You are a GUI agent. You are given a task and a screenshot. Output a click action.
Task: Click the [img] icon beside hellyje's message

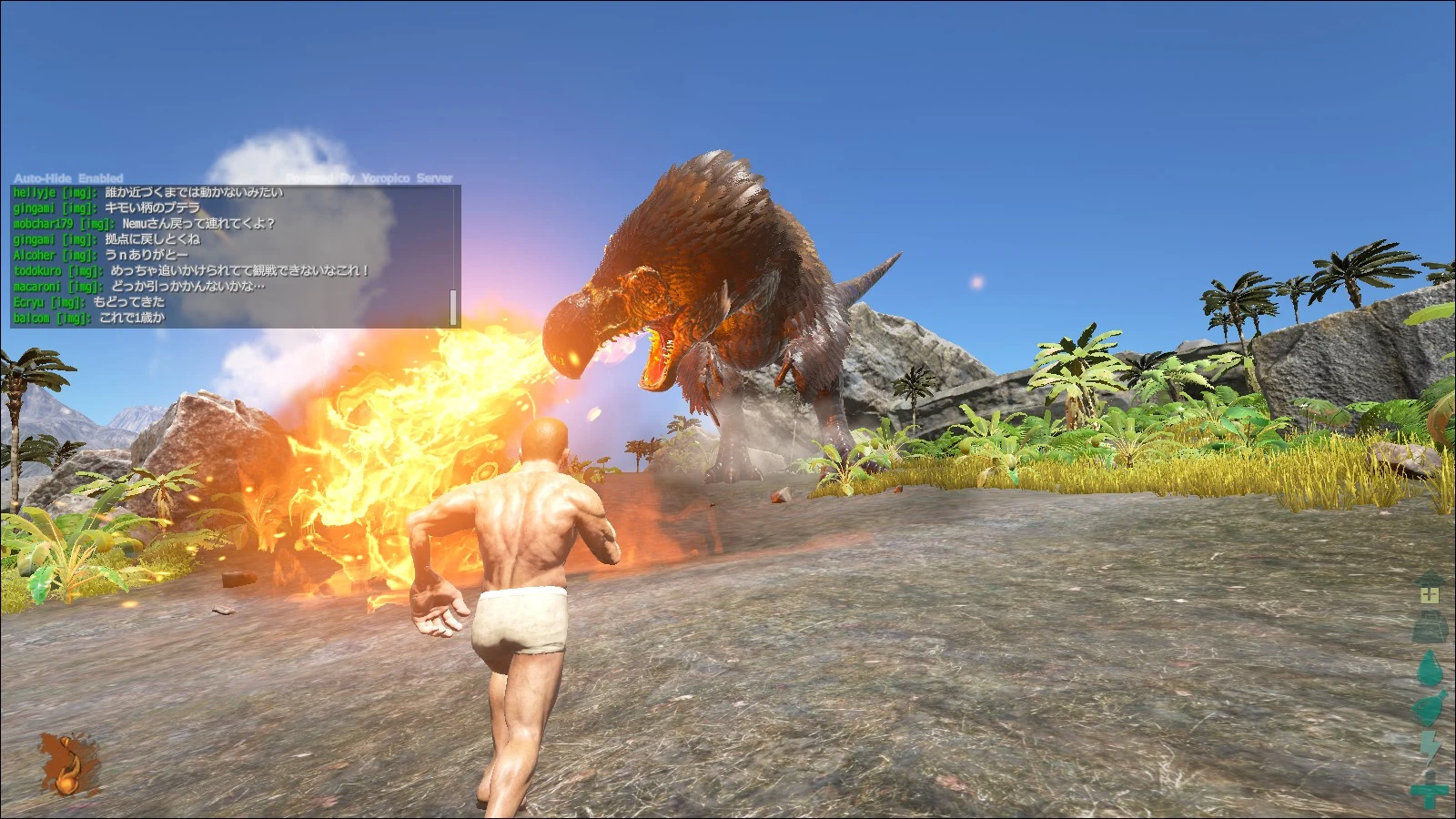tap(79, 194)
